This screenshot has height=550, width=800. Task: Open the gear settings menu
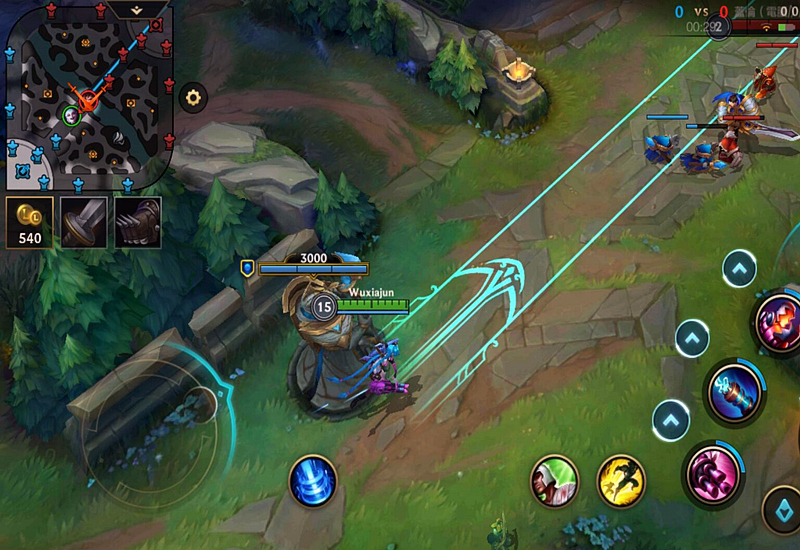click(193, 98)
